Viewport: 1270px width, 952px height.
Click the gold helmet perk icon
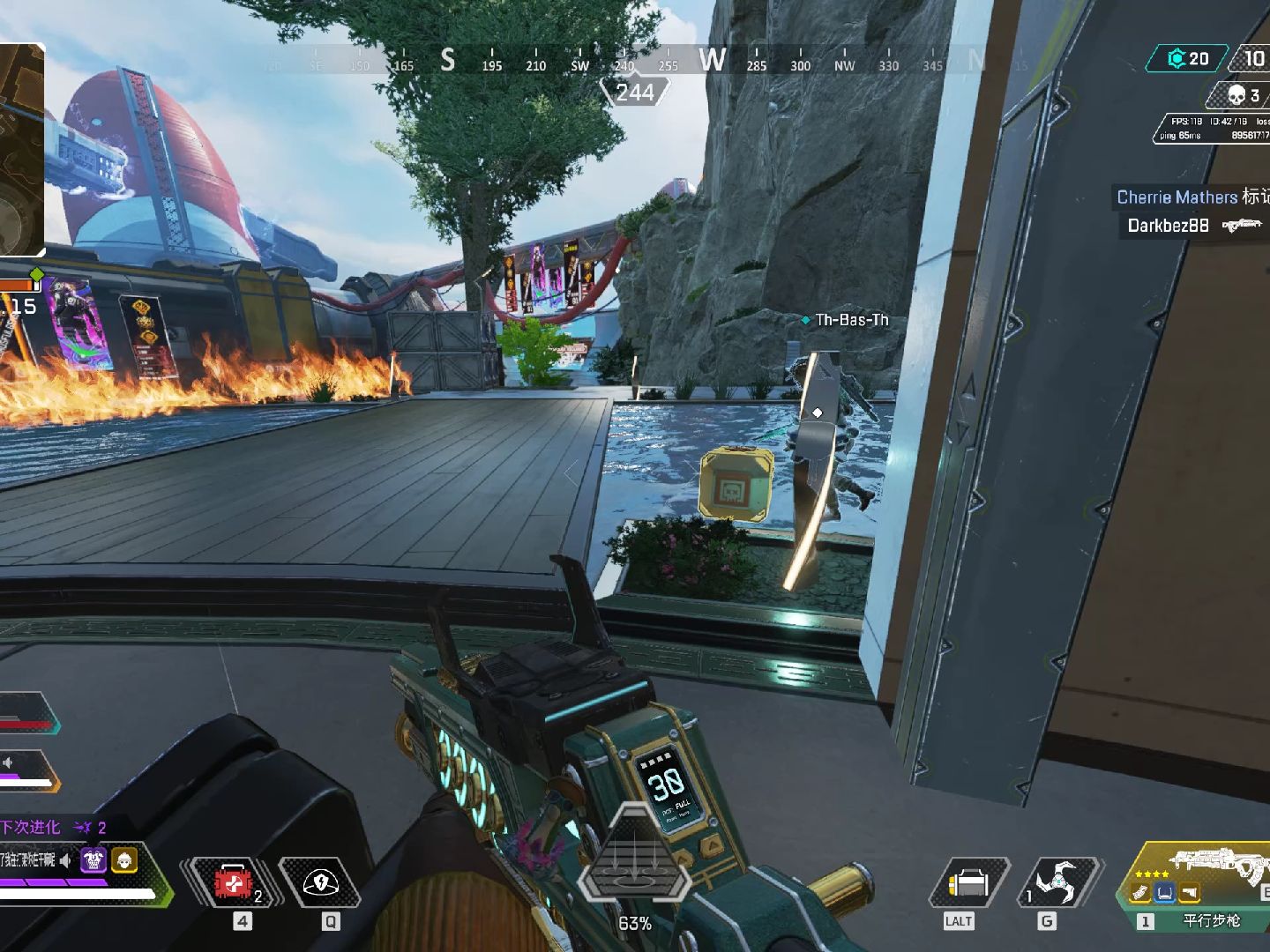[x=124, y=859]
